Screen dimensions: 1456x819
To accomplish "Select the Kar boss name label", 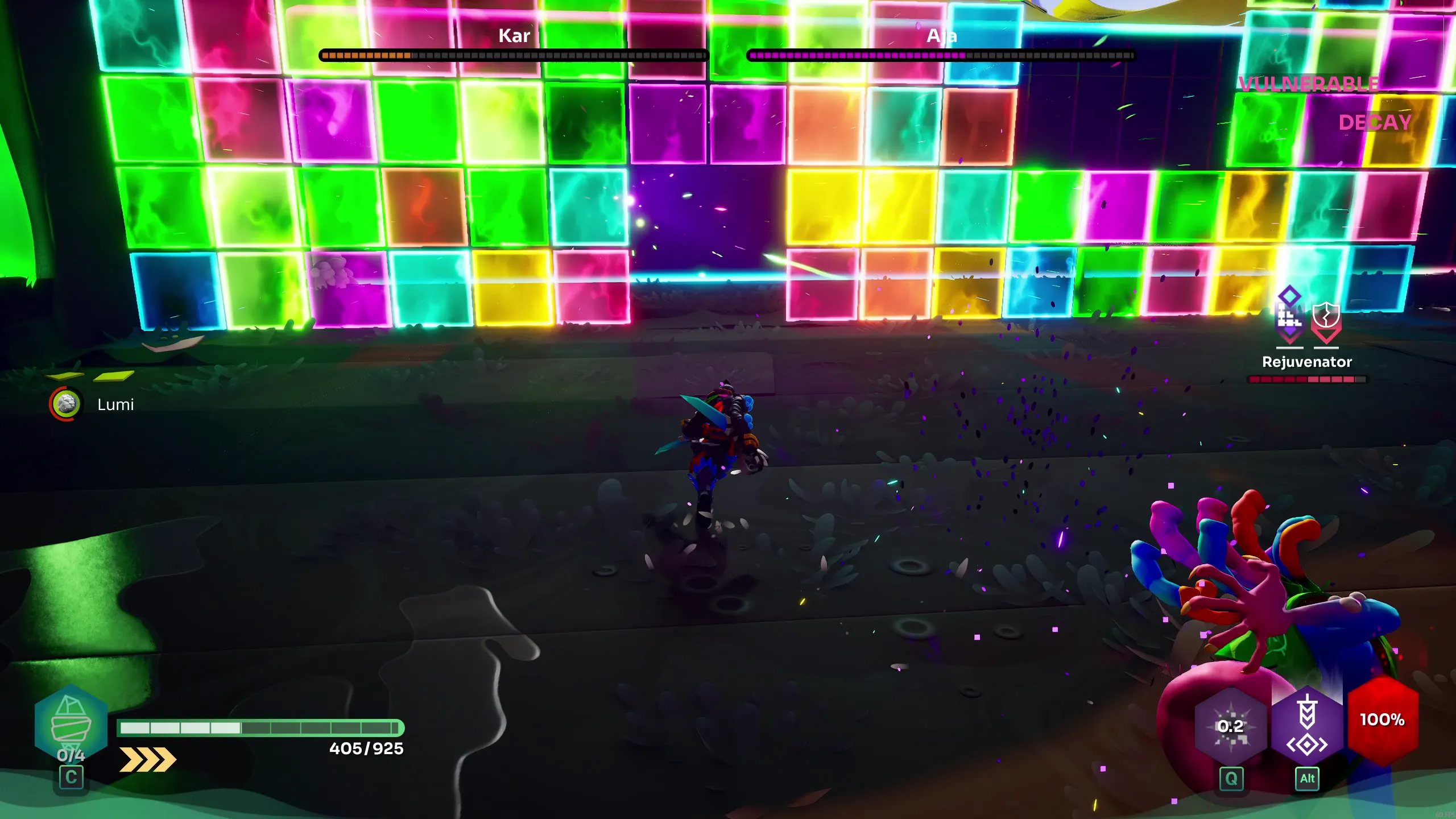I will click(x=514, y=35).
